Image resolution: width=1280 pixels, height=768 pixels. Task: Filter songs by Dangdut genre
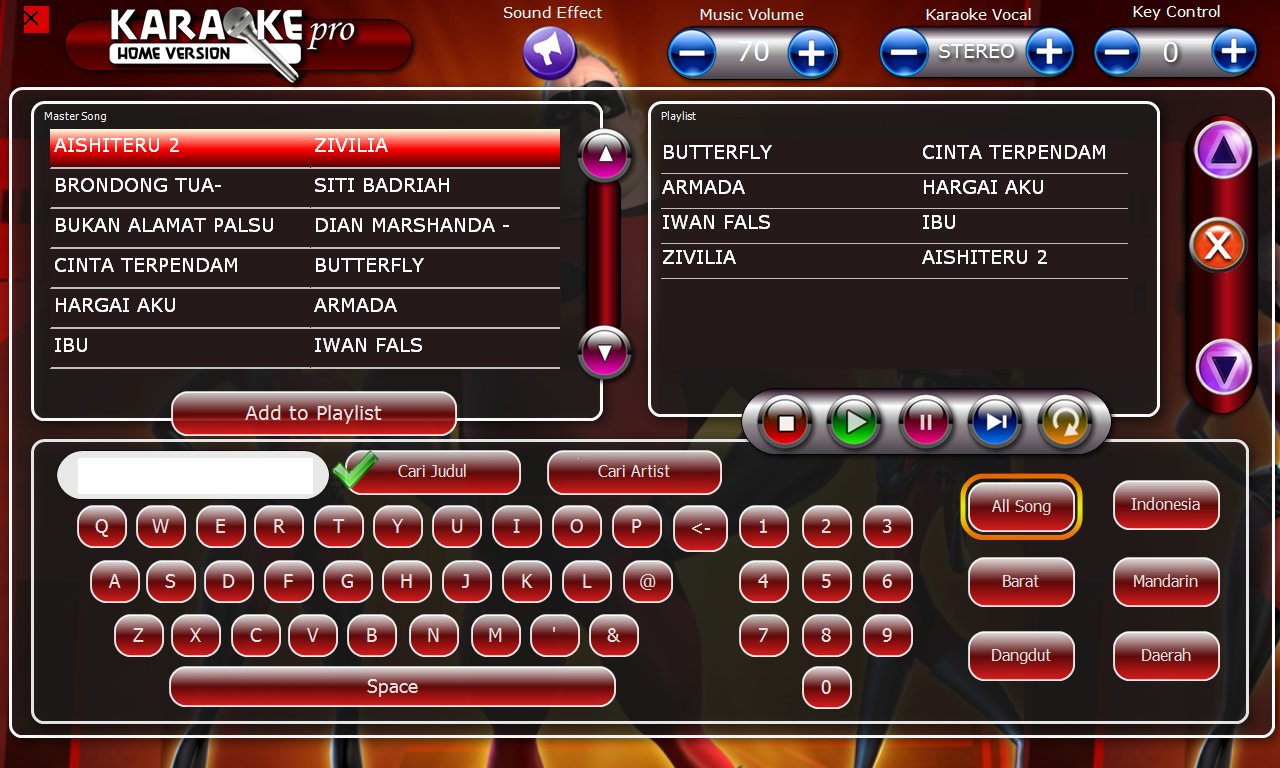click(1021, 656)
